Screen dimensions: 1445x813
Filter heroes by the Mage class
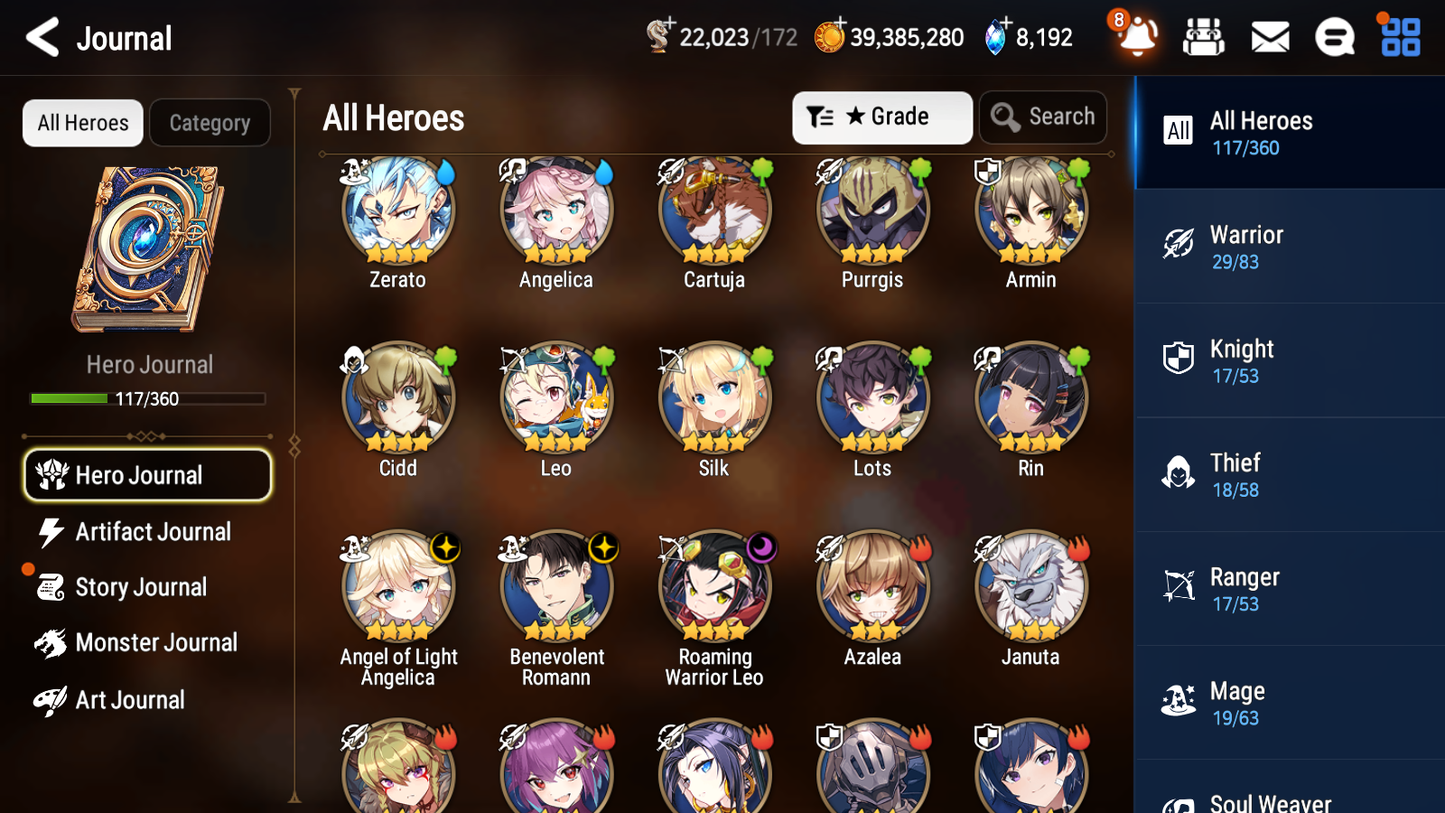pos(1289,702)
